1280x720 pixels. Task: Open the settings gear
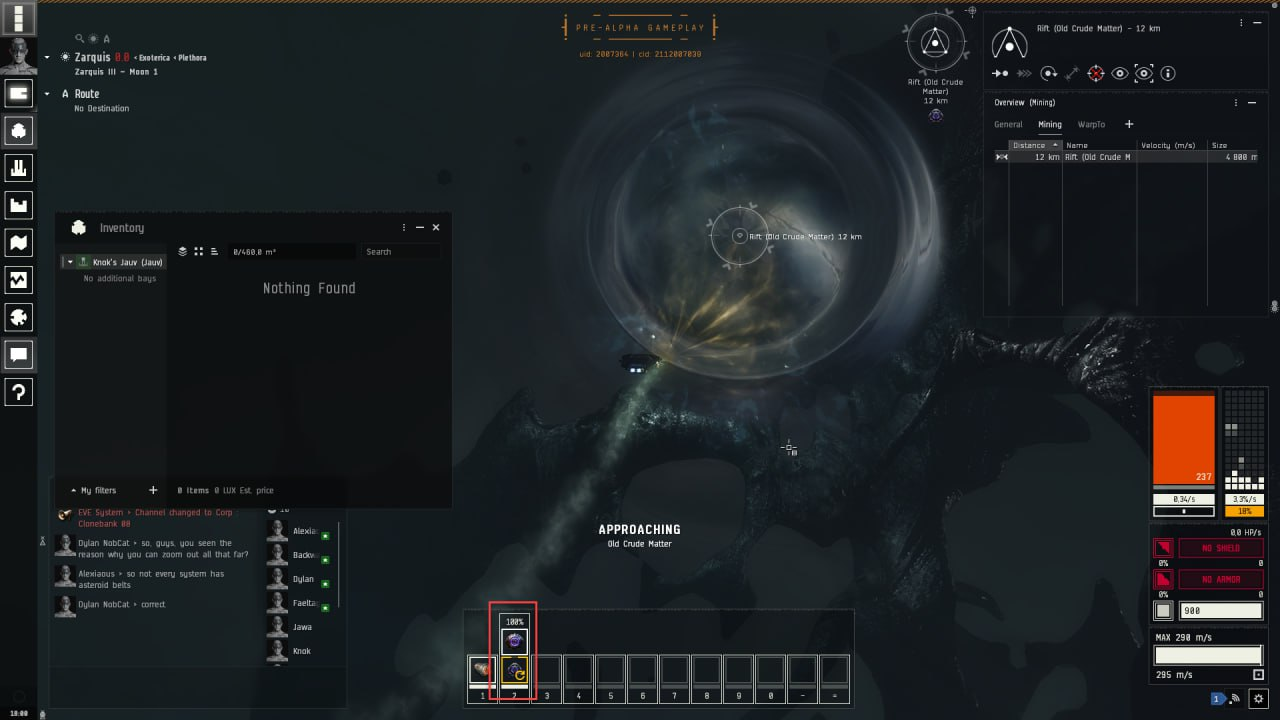coord(1259,698)
